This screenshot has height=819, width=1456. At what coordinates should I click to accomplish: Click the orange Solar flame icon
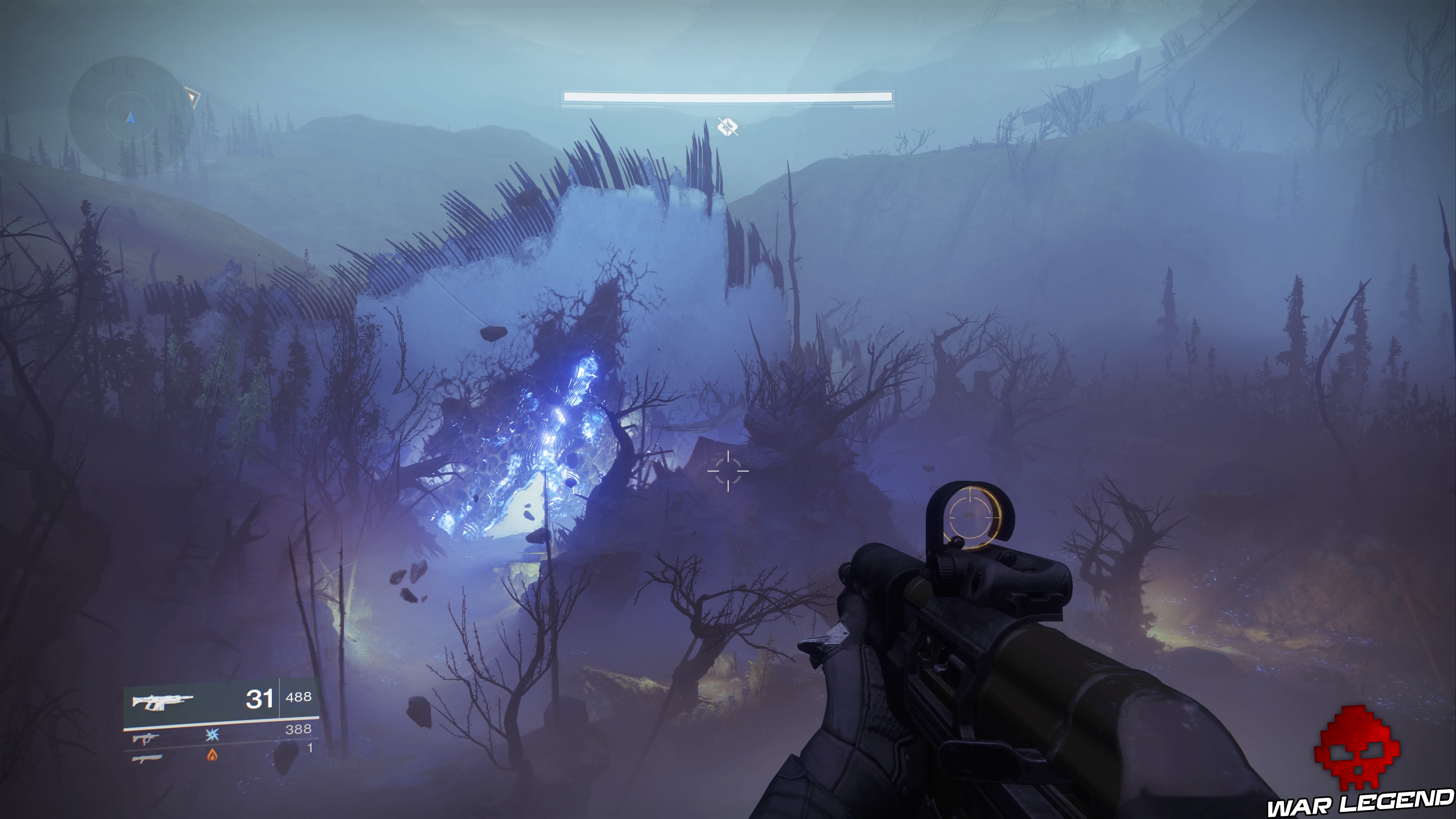click(212, 756)
